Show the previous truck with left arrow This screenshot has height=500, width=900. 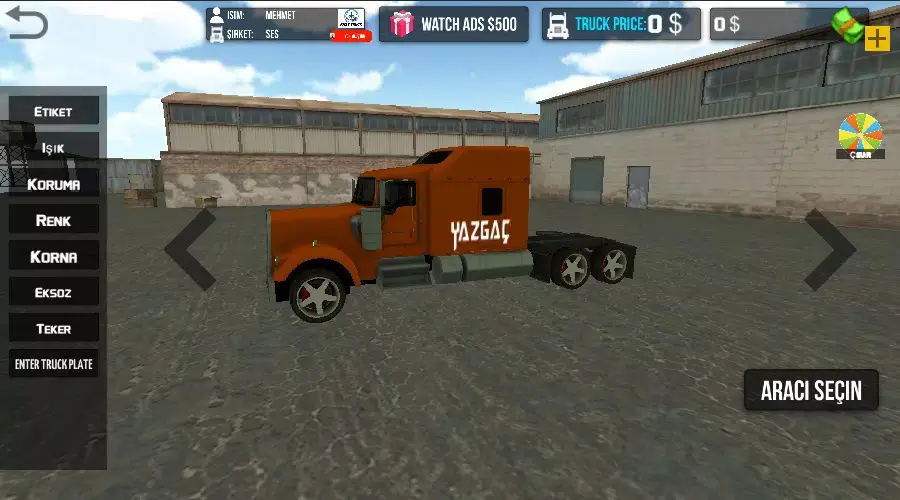click(x=190, y=250)
